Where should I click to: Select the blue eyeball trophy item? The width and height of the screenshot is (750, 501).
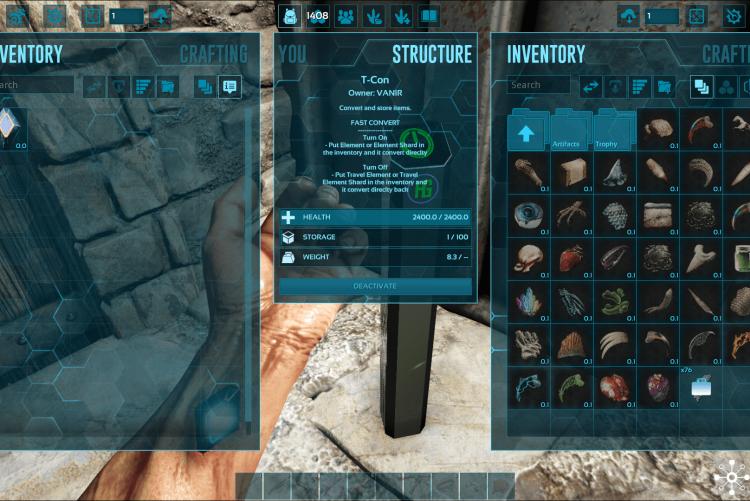(x=525, y=215)
